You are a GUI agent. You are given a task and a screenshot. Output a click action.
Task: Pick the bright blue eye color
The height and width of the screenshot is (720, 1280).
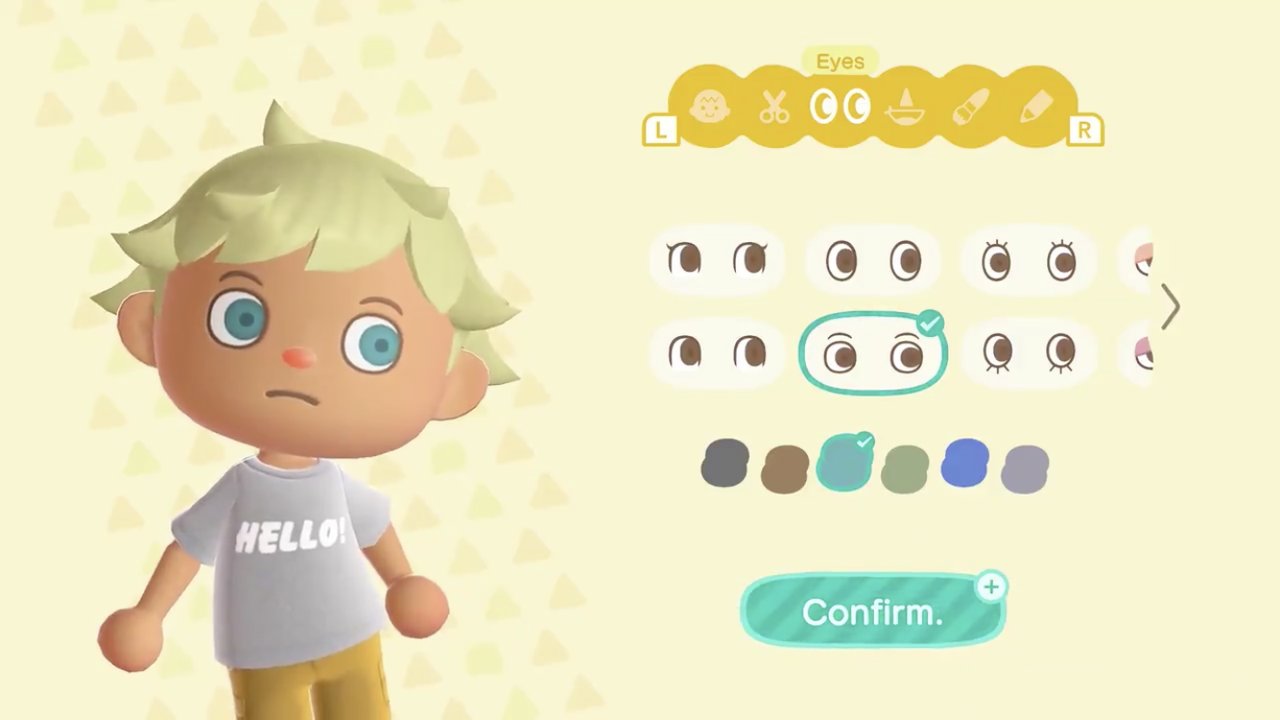[965, 463]
